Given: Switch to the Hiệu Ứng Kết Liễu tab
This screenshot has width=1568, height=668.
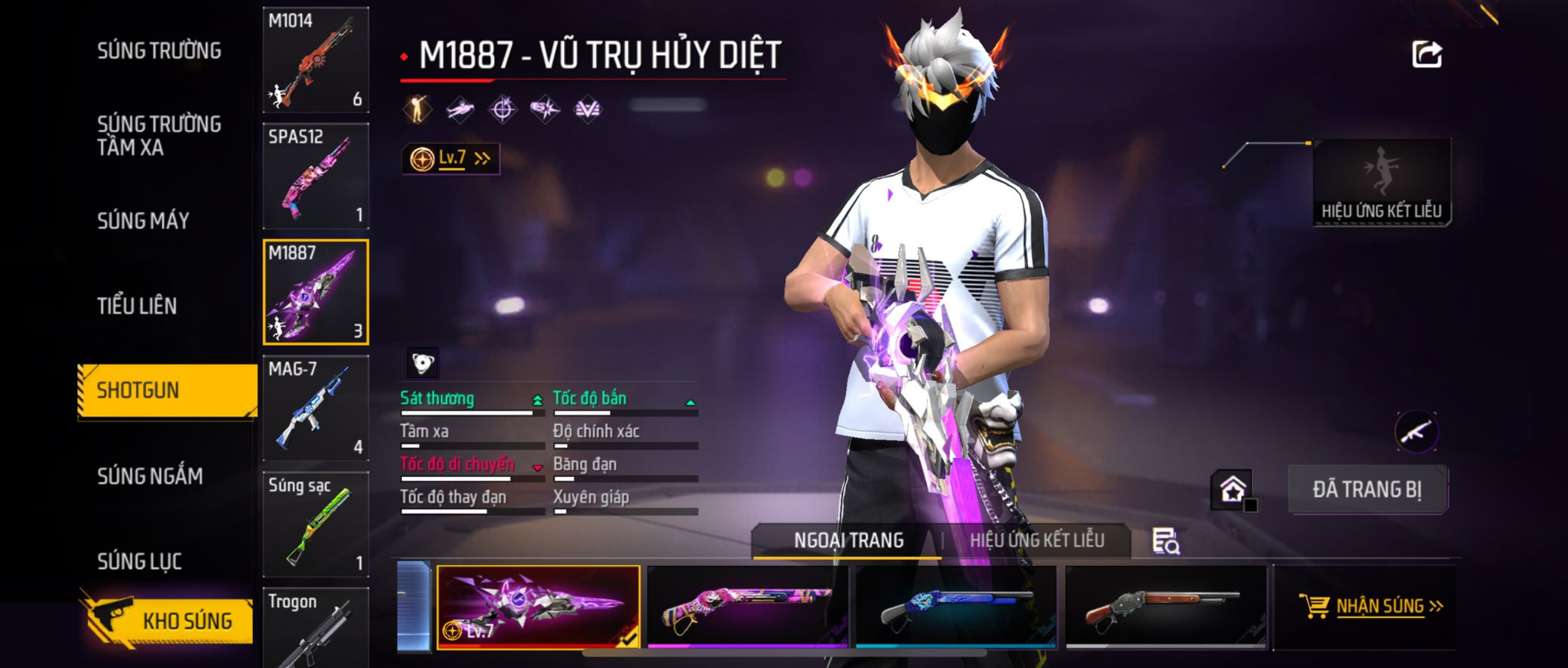Looking at the screenshot, I should pos(1037,540).
